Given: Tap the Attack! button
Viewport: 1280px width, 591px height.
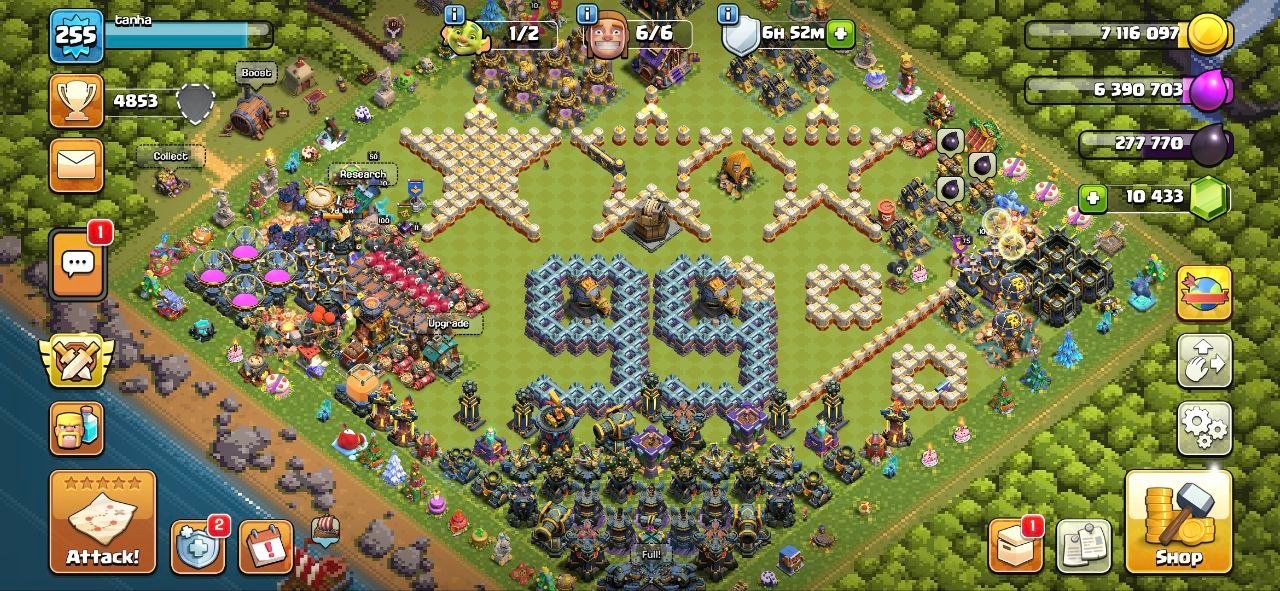Looking at the screenshot, I should point(103,521).
